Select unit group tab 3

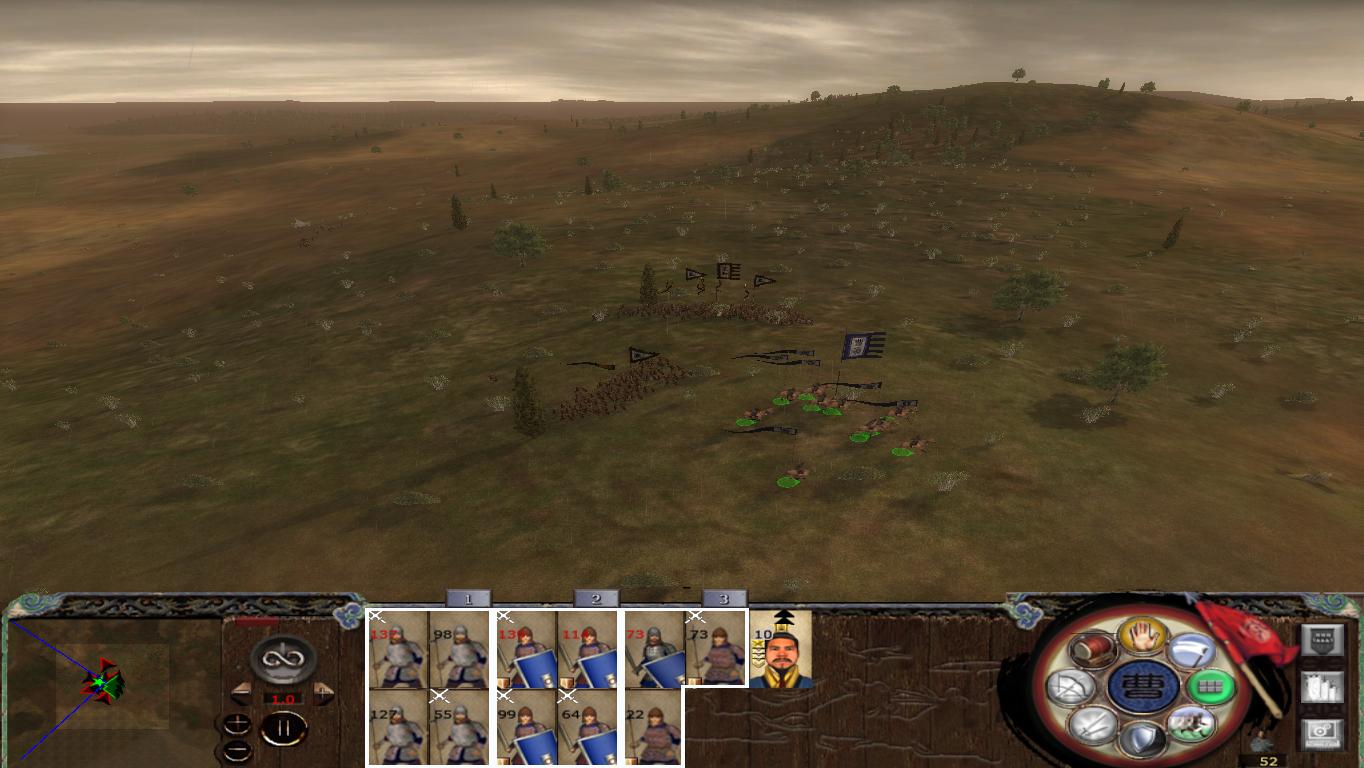(x=724, y=597)
